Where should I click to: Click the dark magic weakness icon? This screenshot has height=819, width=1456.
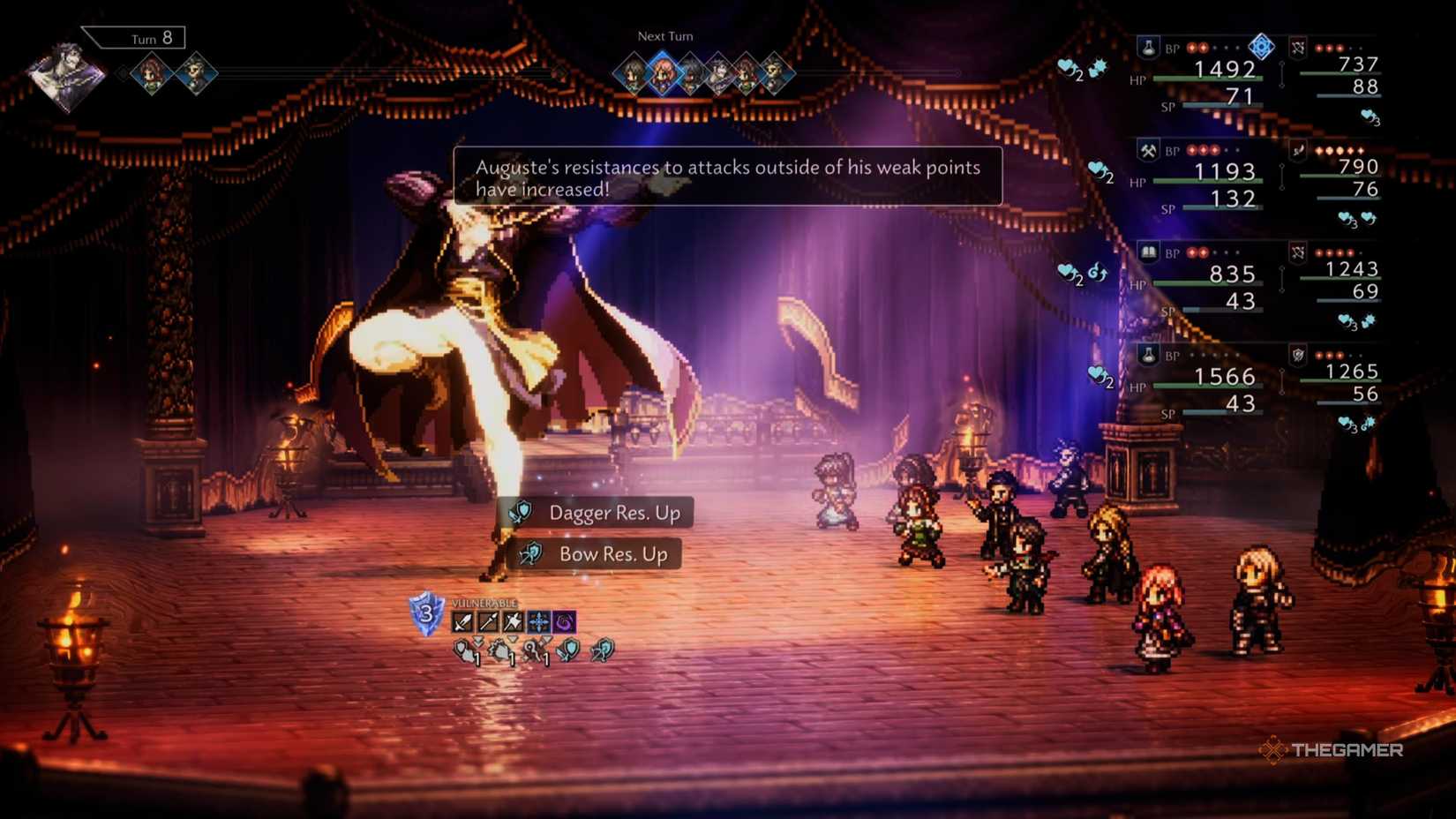[x=562, y=620]
